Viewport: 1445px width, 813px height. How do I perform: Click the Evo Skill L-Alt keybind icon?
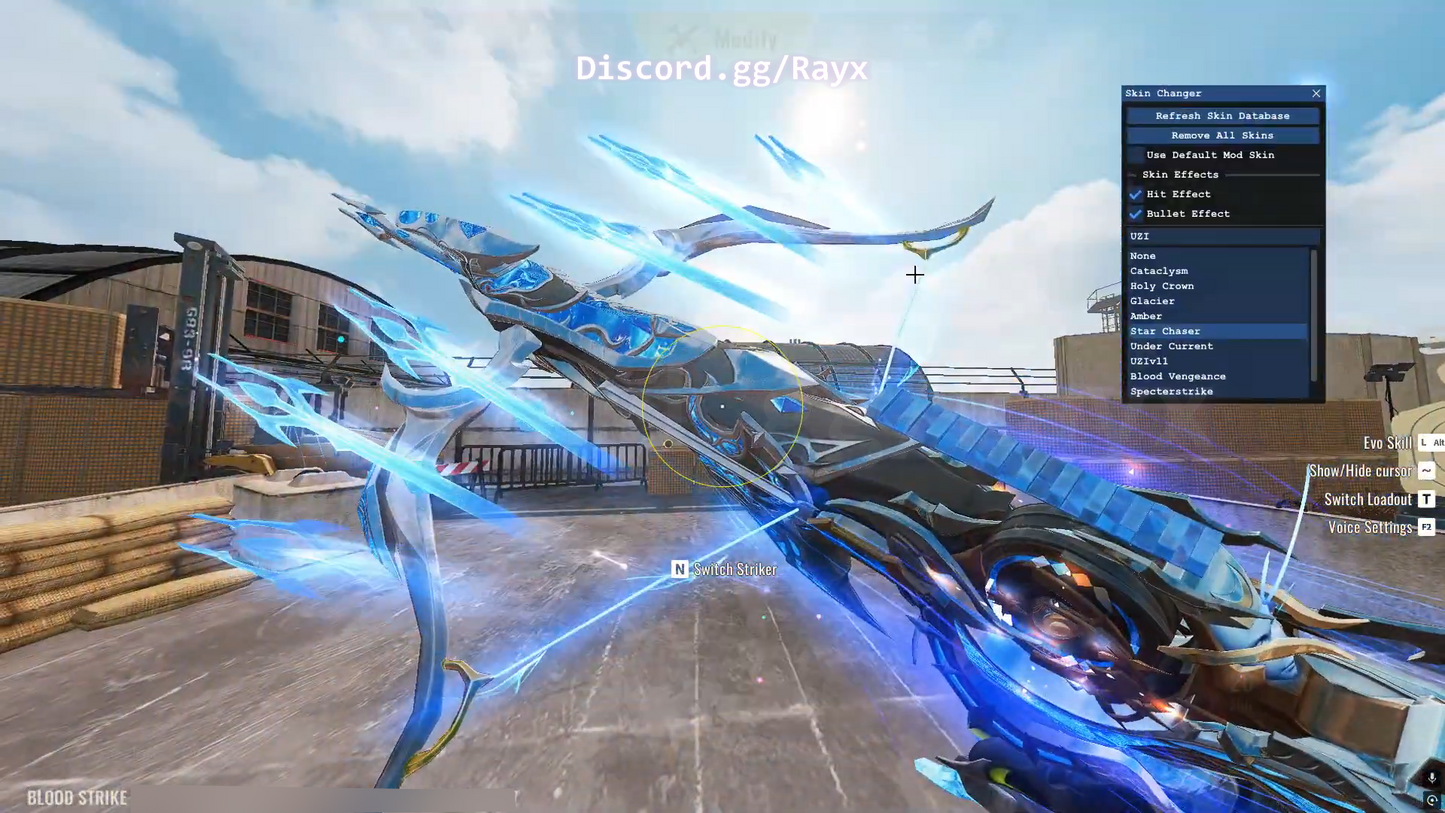(1430, 443)
